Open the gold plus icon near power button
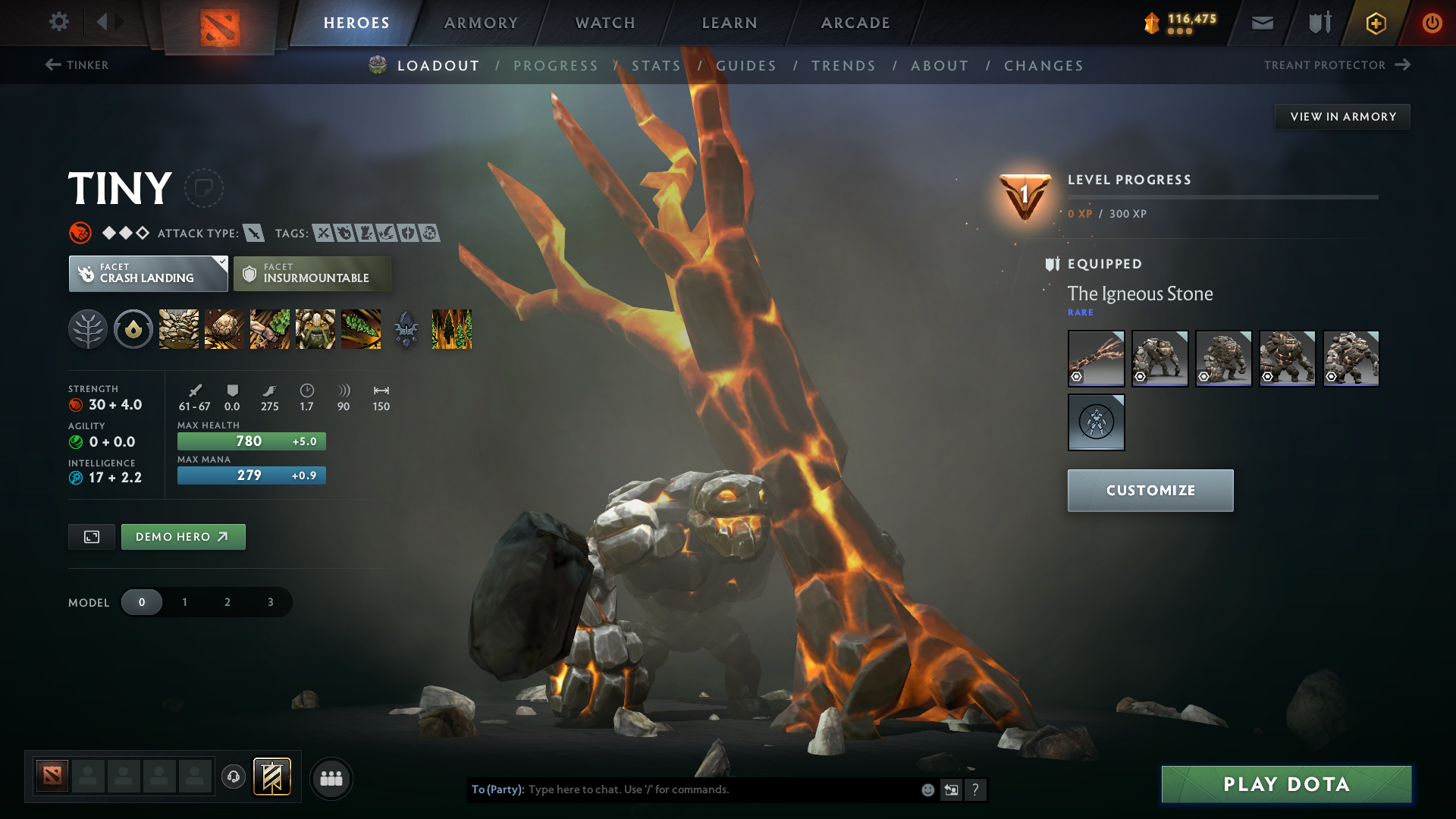 (x=1375, y=23)
